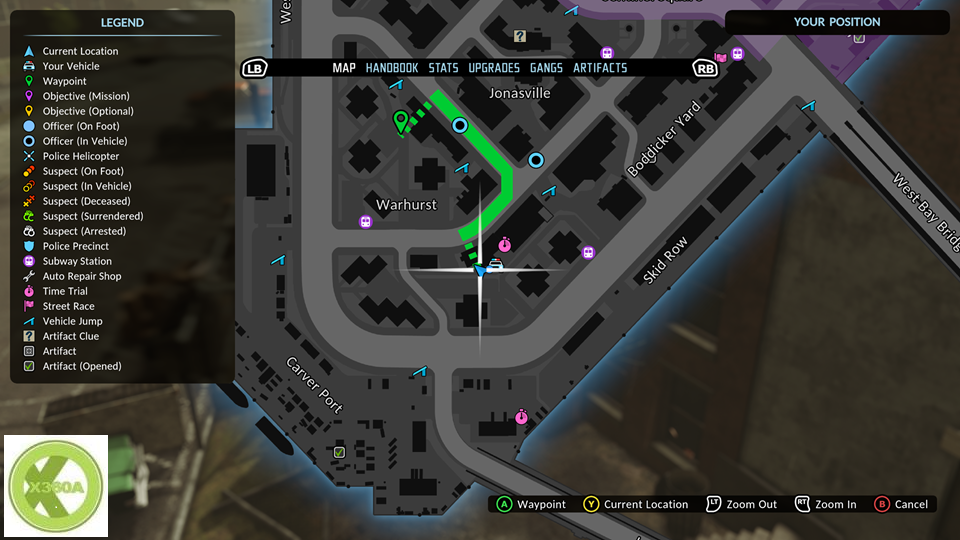Click the Police Precinct legend entry
The width and height of the screenshot is (960, 540).
click(x=75, y=246)
